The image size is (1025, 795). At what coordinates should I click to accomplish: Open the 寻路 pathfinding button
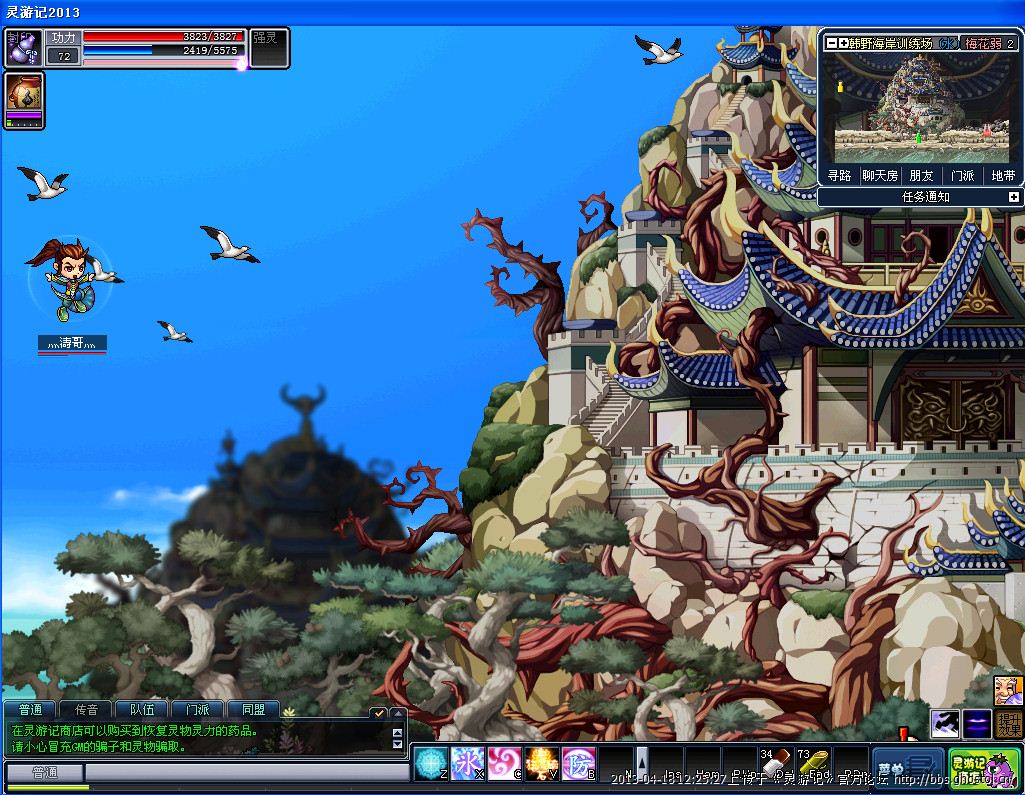click(x=839, y=175)
